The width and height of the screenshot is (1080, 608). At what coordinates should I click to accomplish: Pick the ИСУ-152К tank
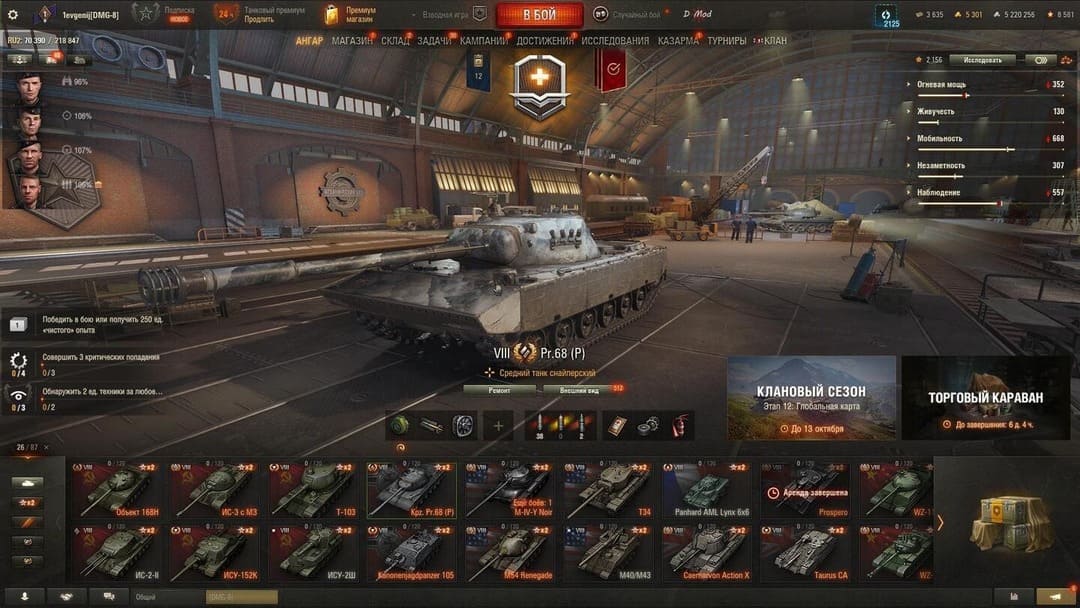215,552
